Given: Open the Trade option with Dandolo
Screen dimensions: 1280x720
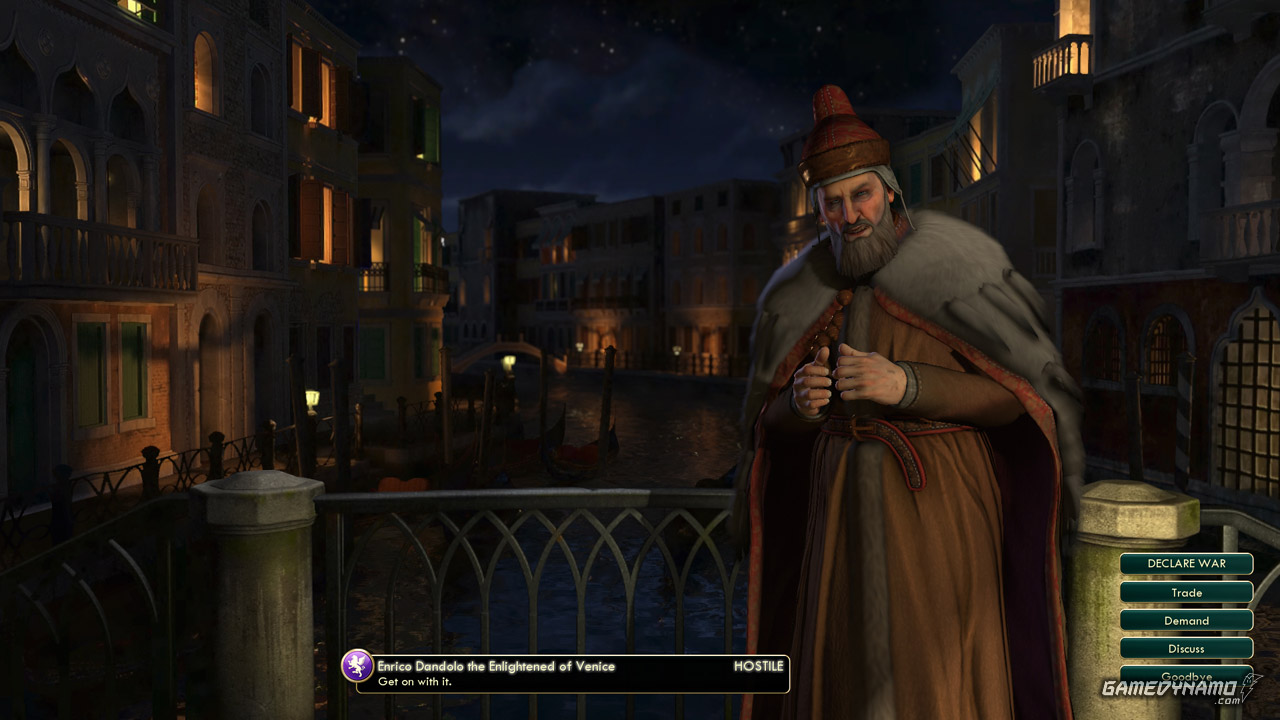Looking at the screenshot, I should [x=1186, y=592].
